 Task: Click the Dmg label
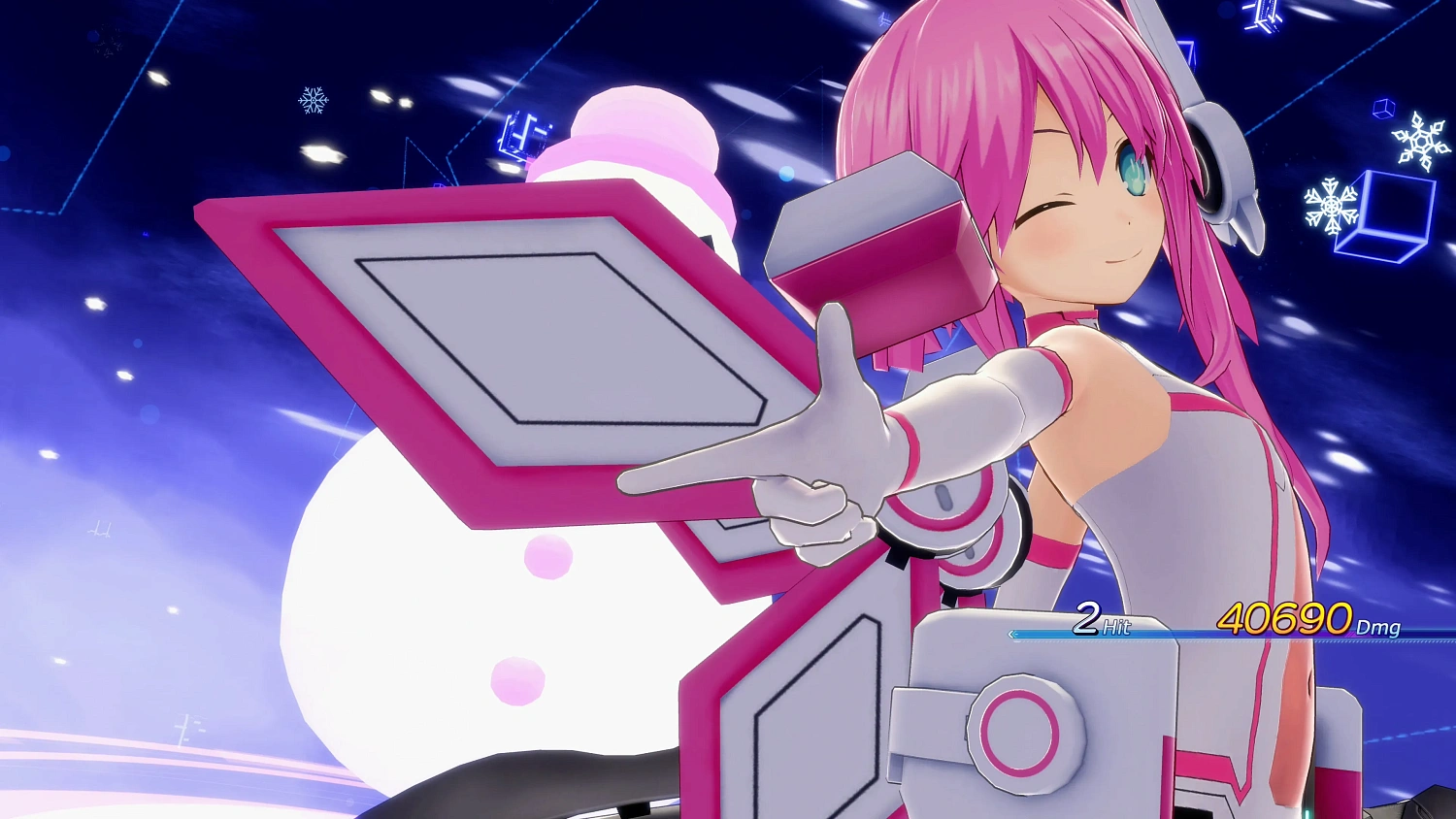(x=1377, y=629)
